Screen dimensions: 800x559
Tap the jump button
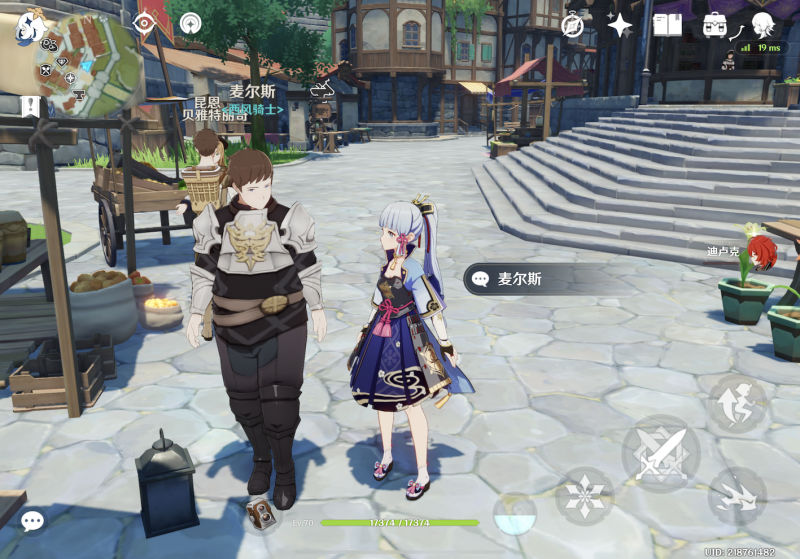pos(737,403)
